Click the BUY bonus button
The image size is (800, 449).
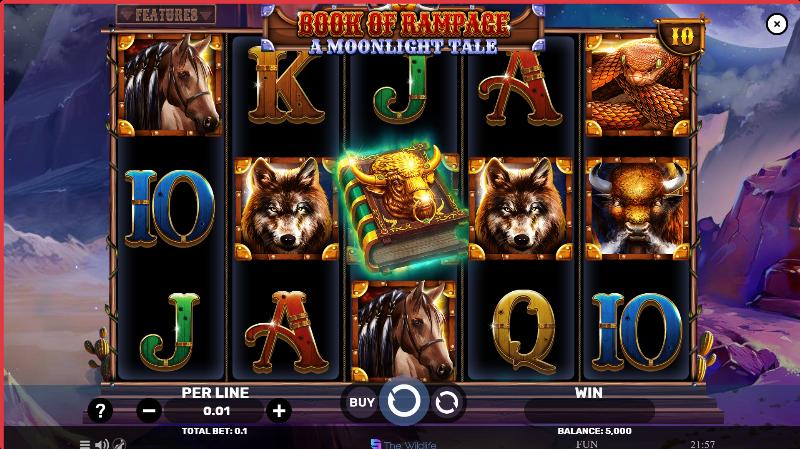pos(362,402)
